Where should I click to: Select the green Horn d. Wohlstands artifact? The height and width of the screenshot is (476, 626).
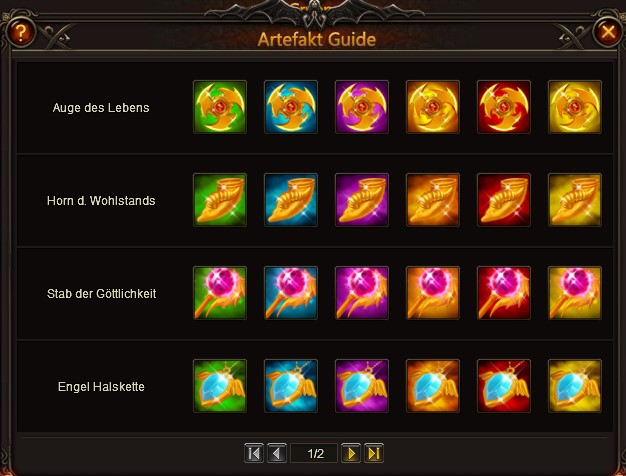(x=220, y=200)
